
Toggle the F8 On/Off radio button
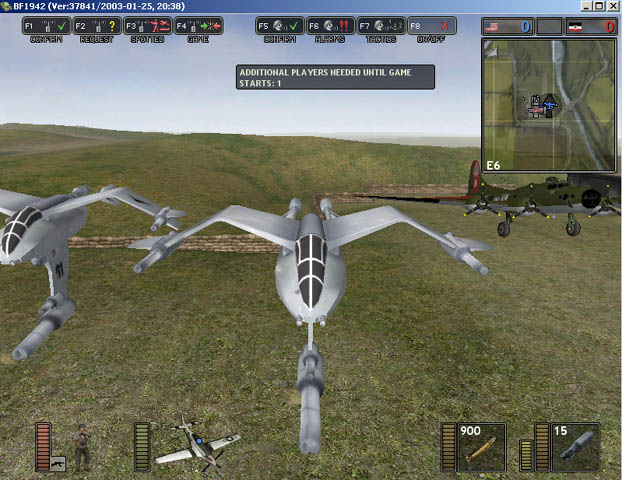[429, 27]
